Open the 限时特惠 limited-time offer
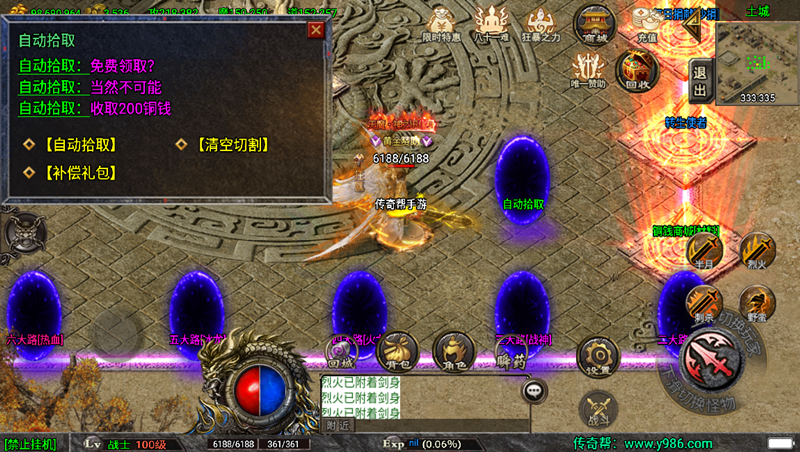The image size is (800, 452). coord(441,23)
